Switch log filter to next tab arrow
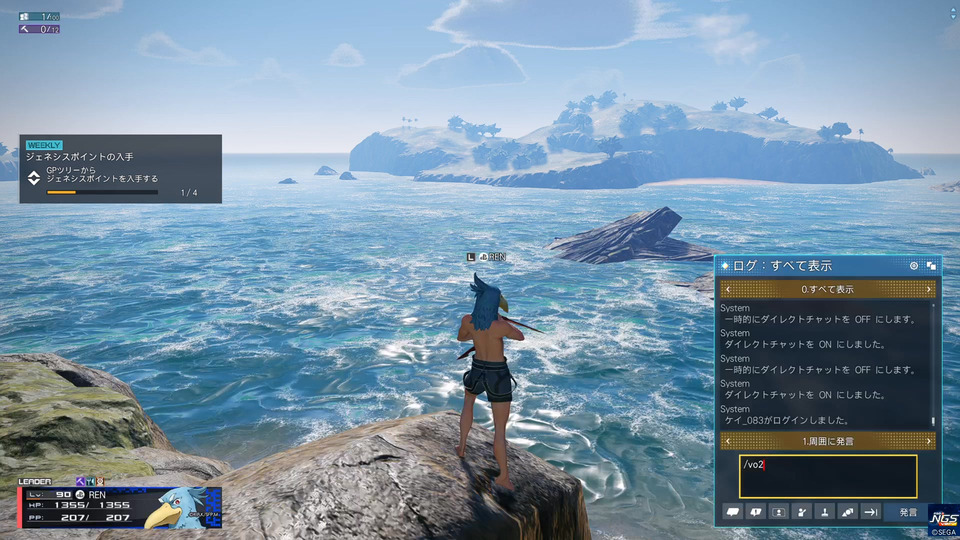The width and height of the screenshot is (960, 540). [929, 289]
